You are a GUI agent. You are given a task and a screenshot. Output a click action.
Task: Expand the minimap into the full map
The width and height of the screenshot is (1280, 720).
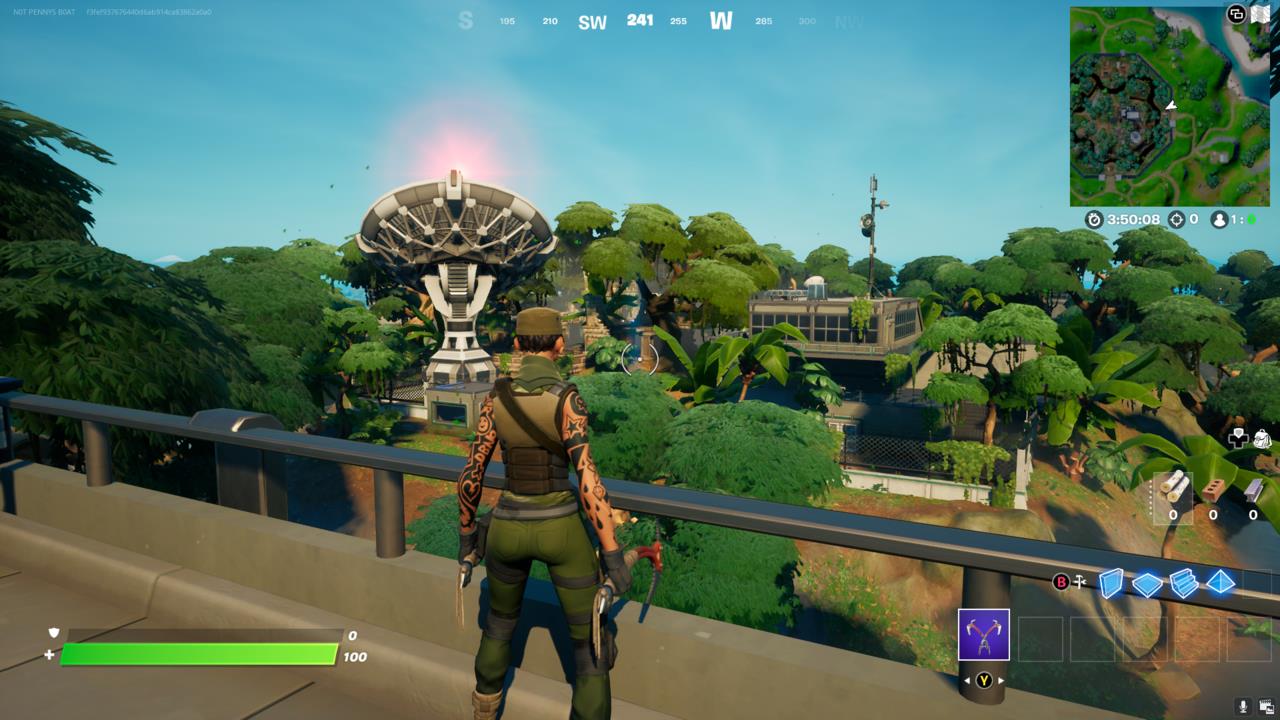pyautogui.click(x=1260, y=13)
